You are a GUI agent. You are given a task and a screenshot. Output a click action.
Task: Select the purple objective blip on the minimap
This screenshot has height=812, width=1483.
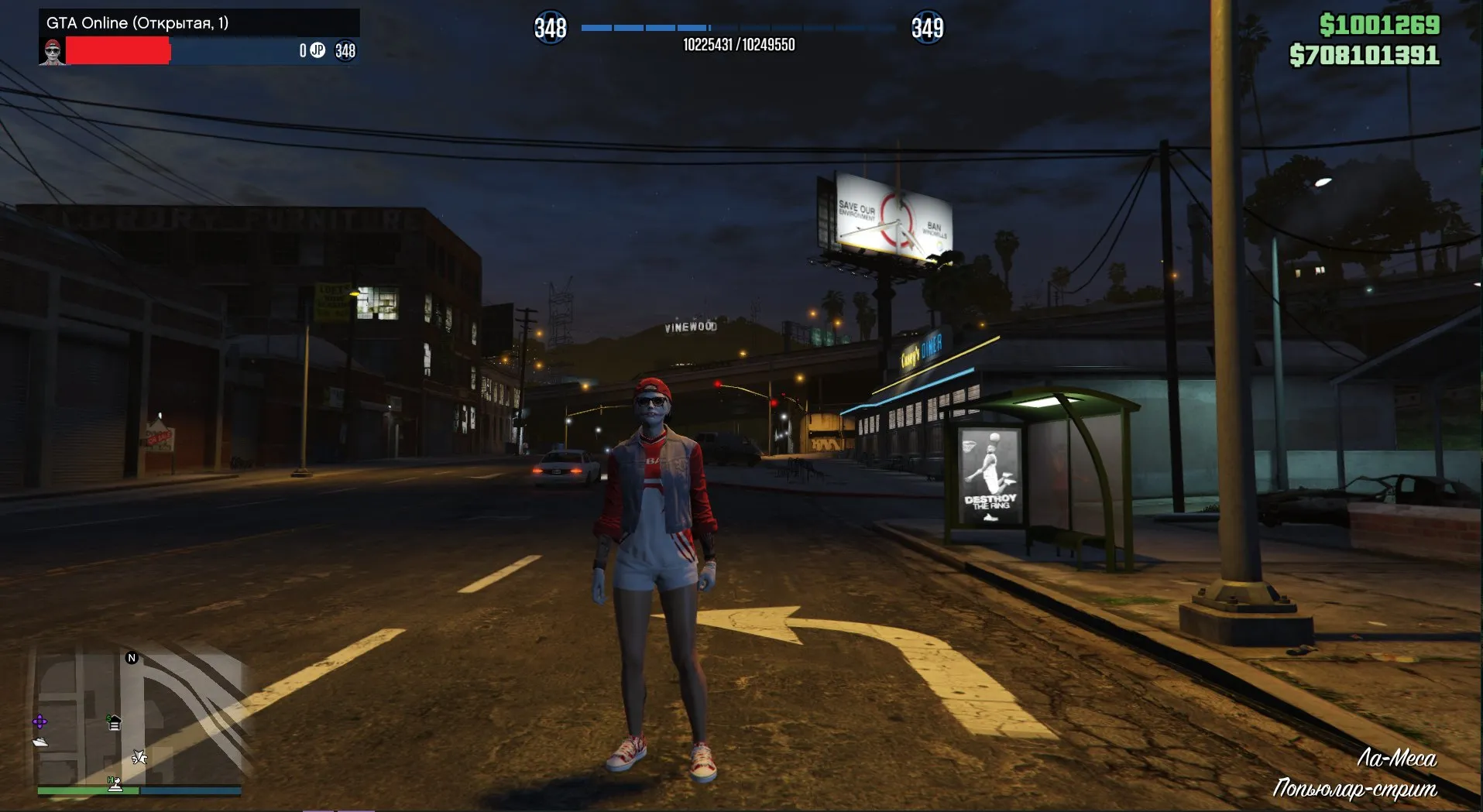tap(39, 721)
